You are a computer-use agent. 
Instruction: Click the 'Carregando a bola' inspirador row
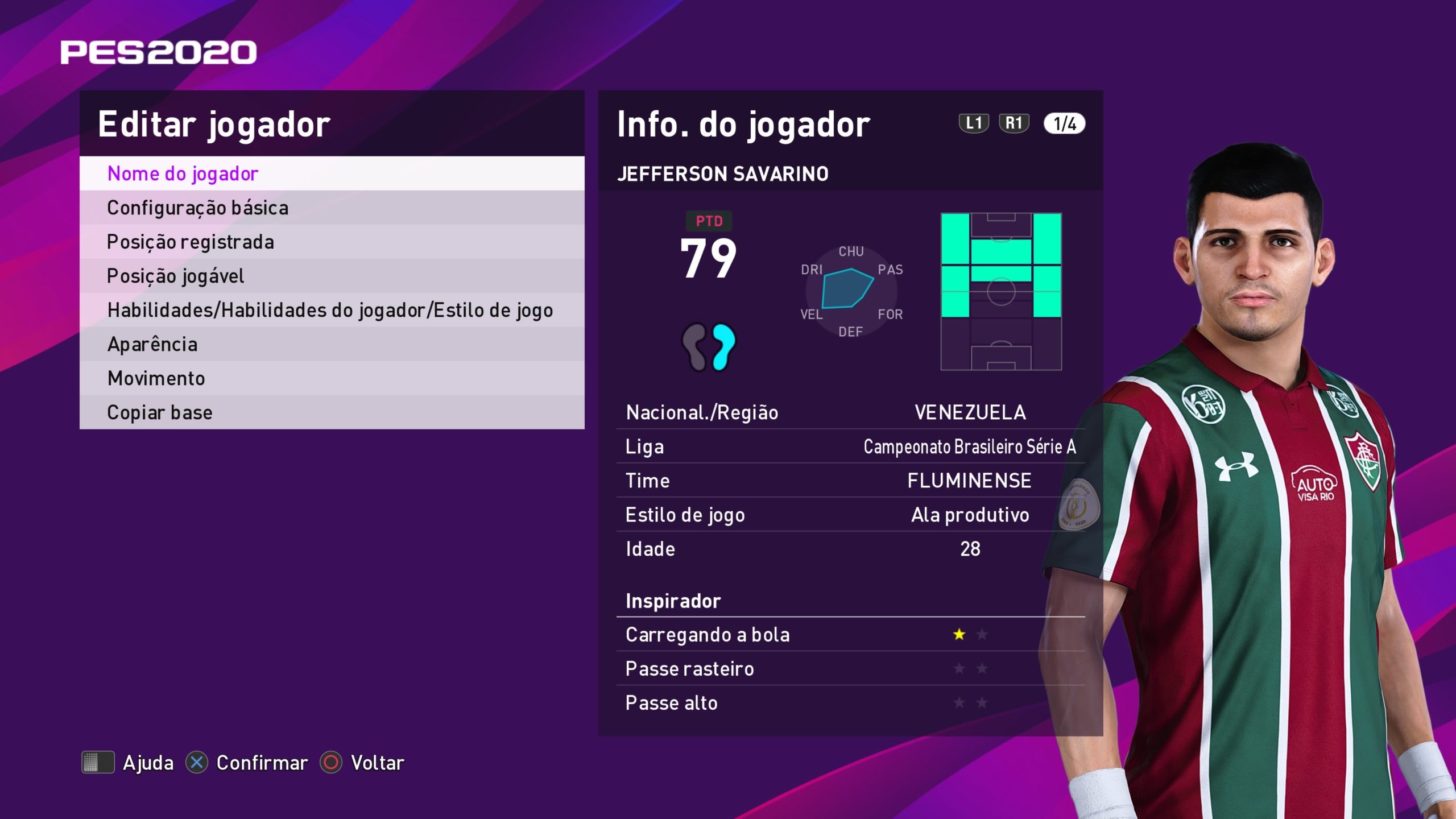pos(850,635)
